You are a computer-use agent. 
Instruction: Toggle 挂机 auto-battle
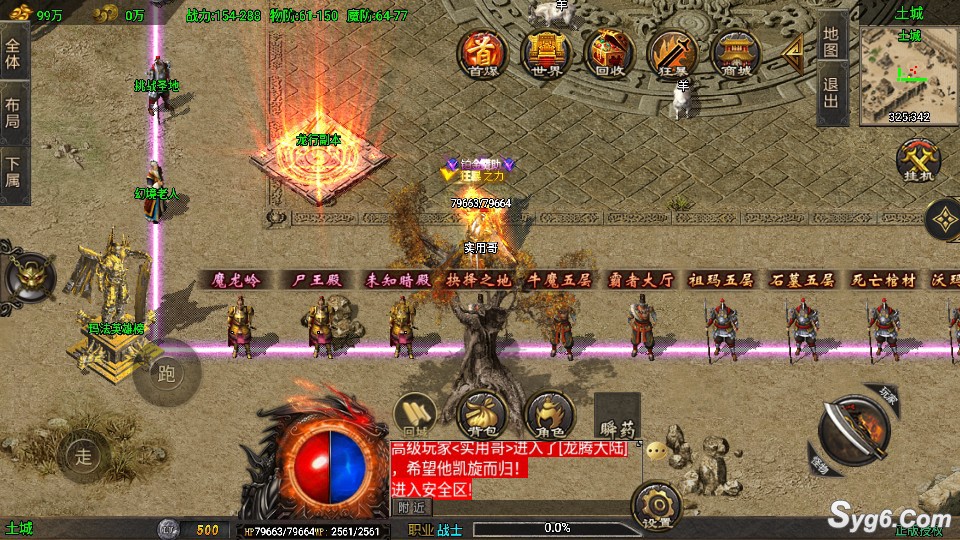[916, 162]
